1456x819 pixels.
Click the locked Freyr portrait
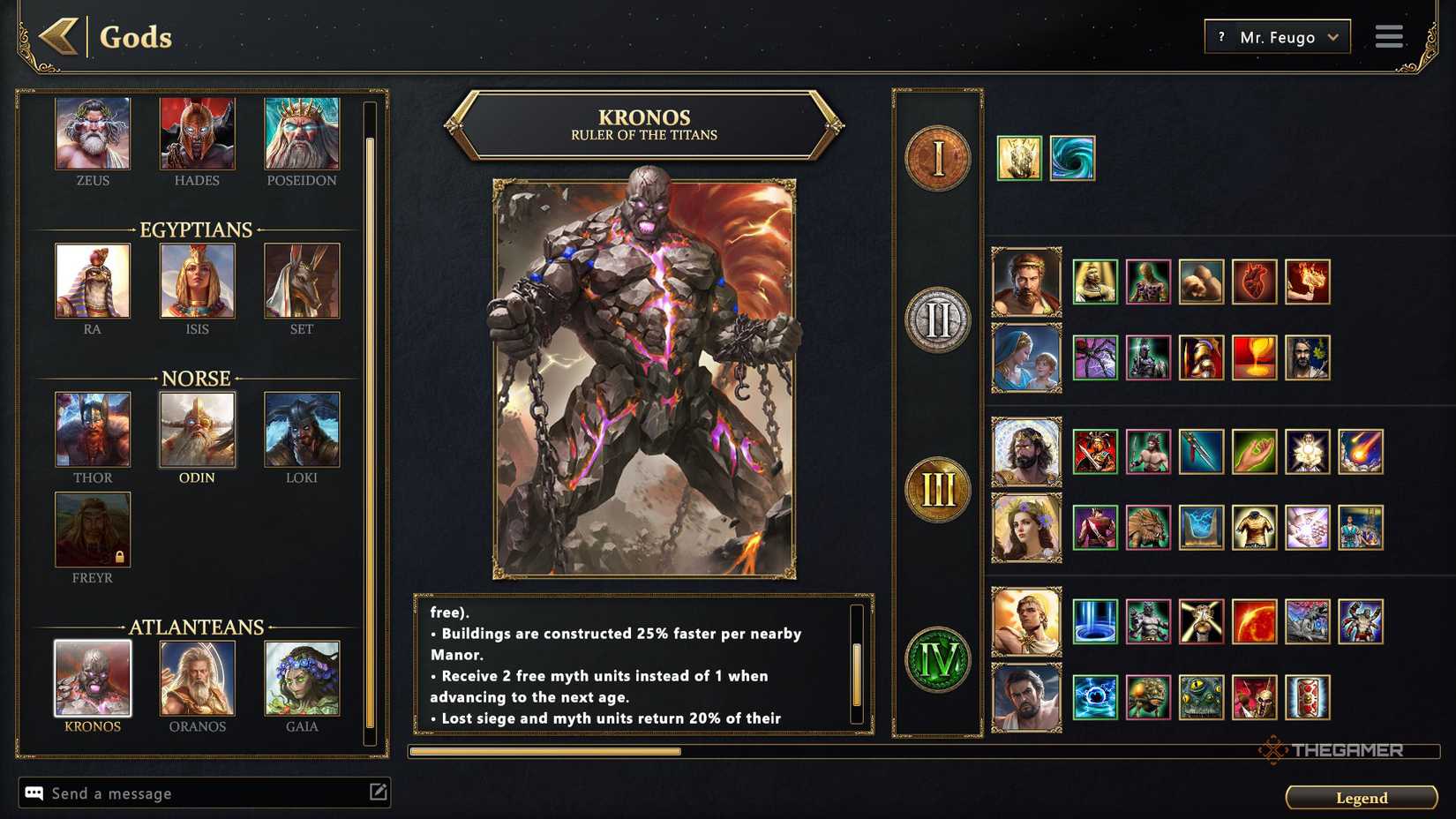(92, 530)
